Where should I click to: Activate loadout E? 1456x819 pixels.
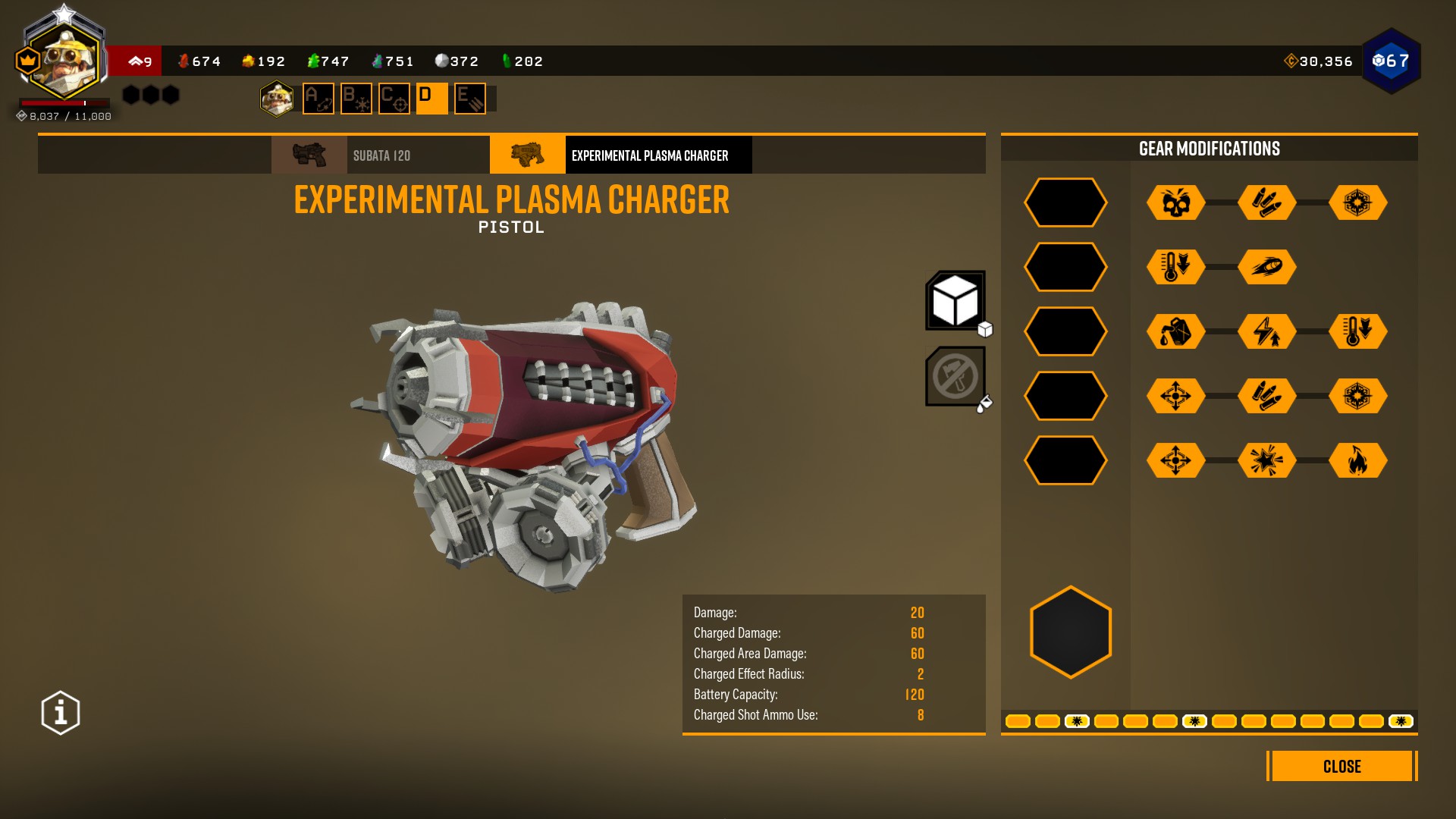click(x=470, y=99)
